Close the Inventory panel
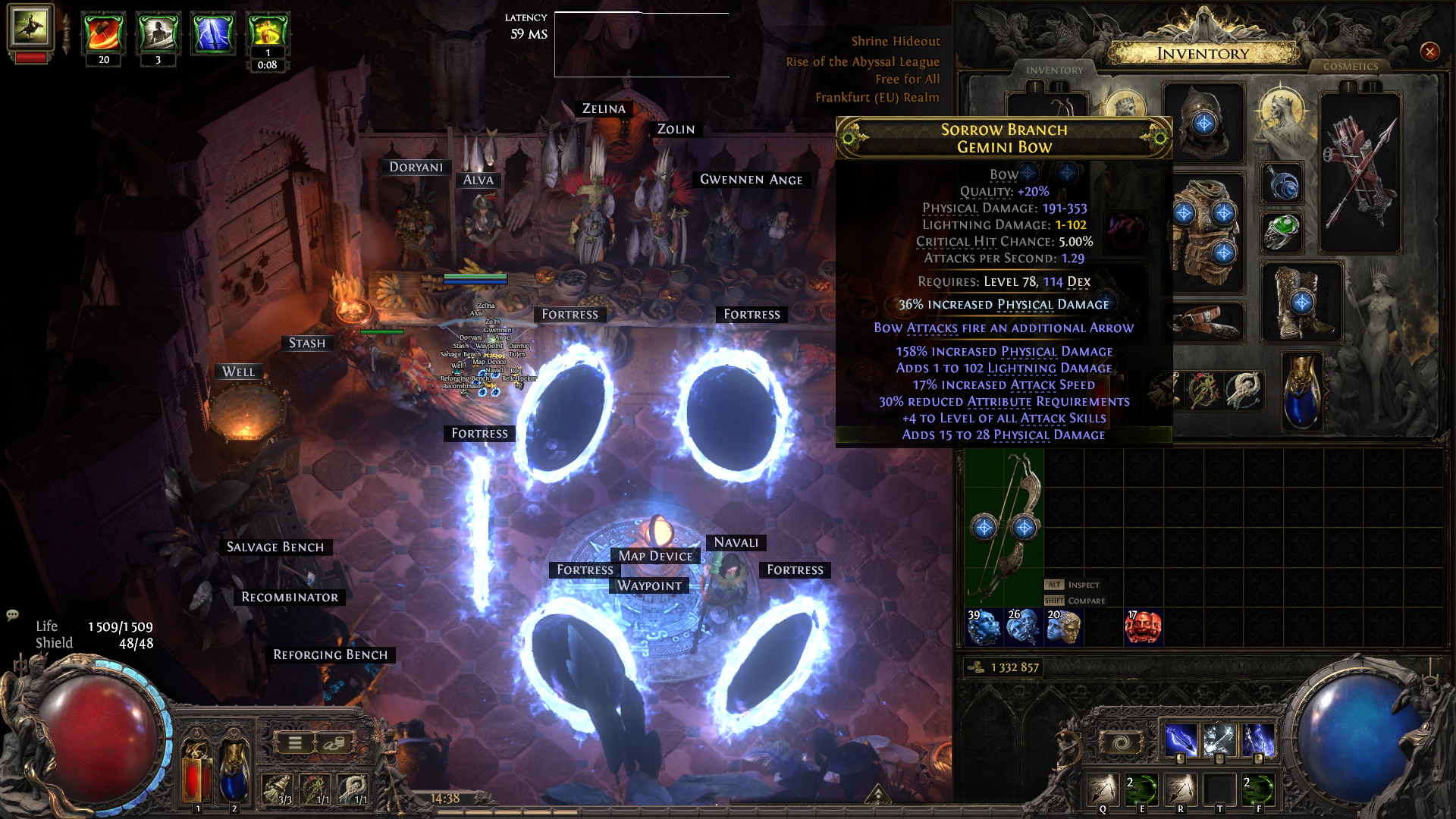1456x819 pixels. (1429, 52)
